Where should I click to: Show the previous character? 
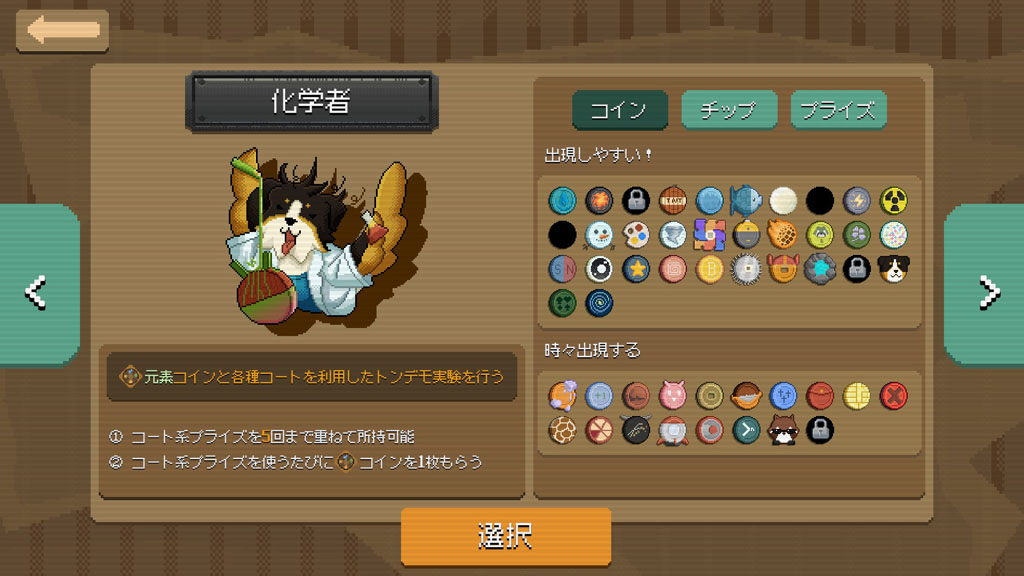point(37,290)
